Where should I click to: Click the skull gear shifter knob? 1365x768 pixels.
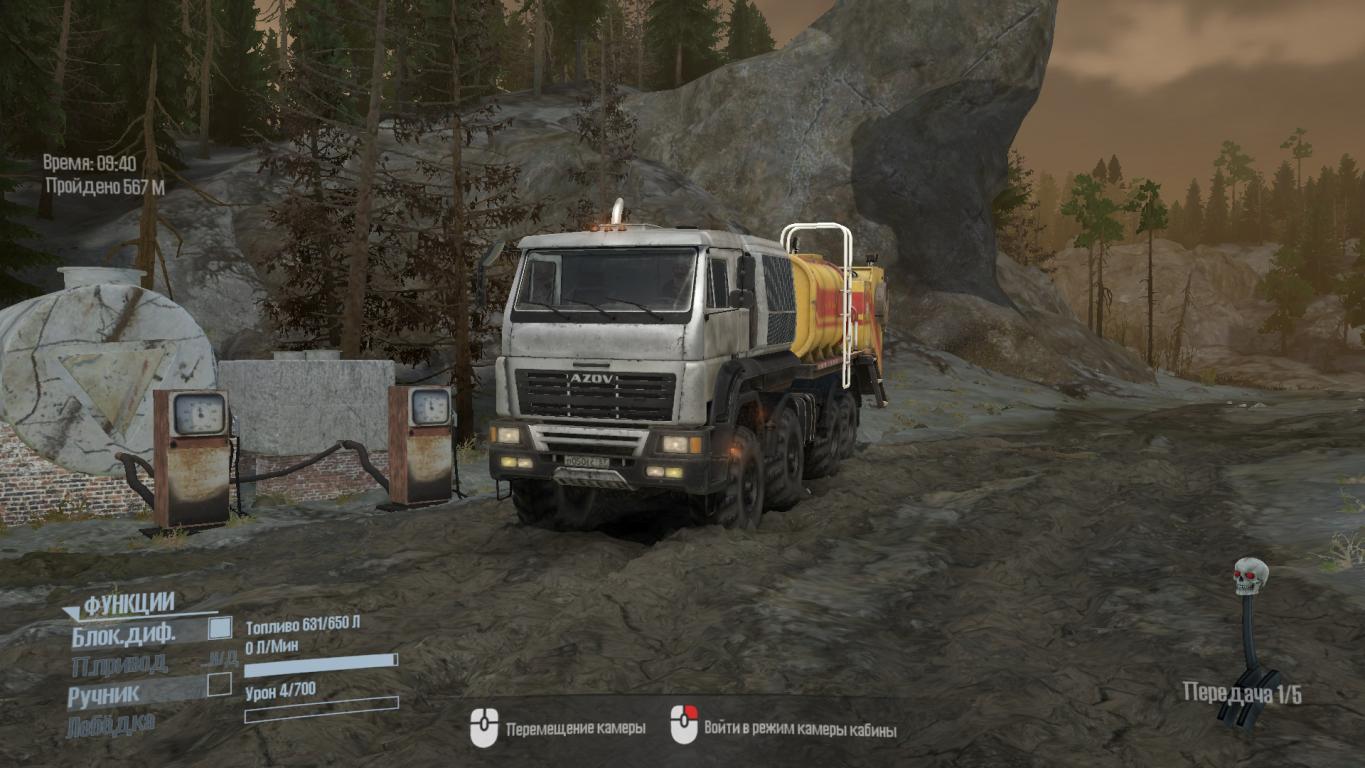pos(1250,577)
